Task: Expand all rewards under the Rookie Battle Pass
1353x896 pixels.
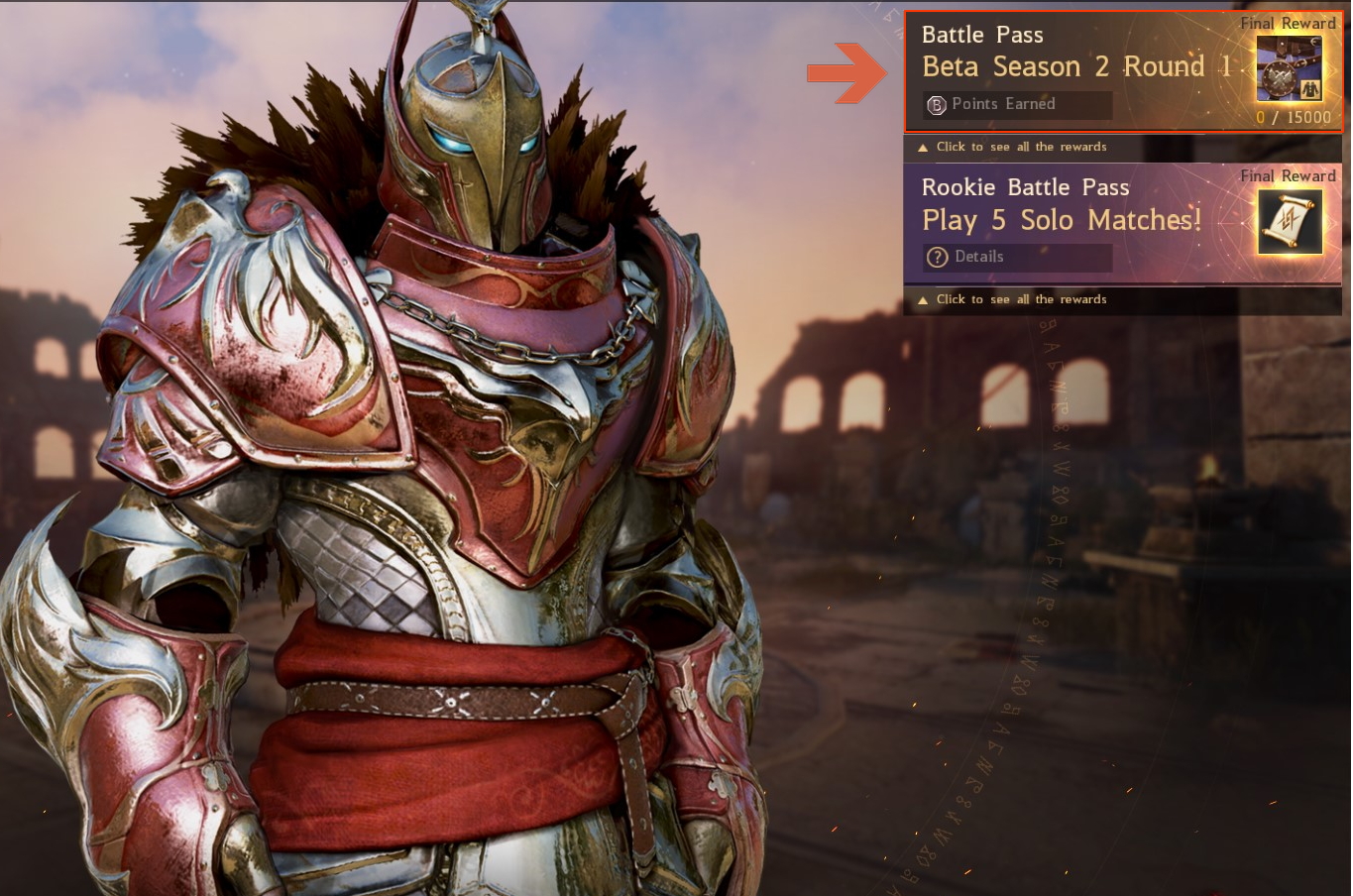Action: click(1021, 299)
